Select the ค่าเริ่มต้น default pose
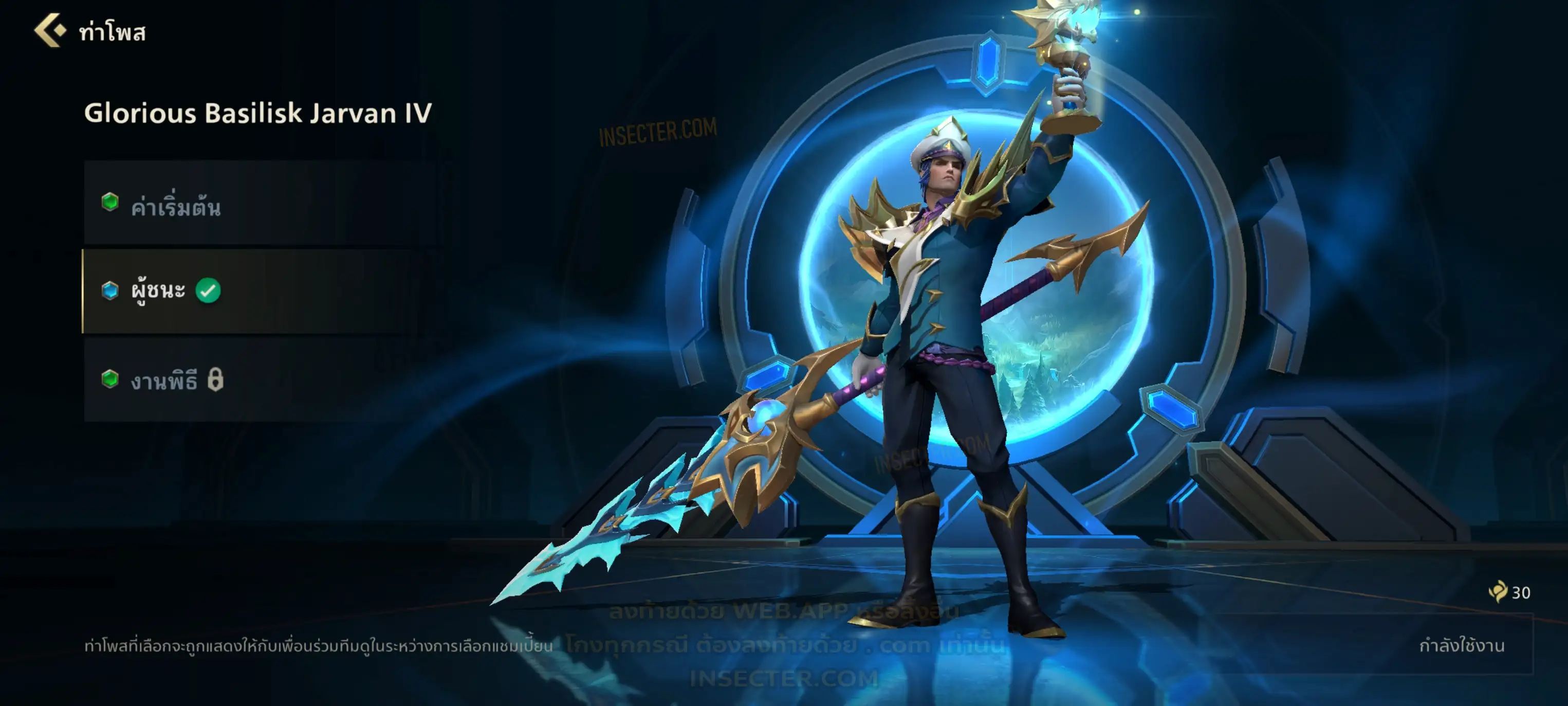 (x=262, y=204)
